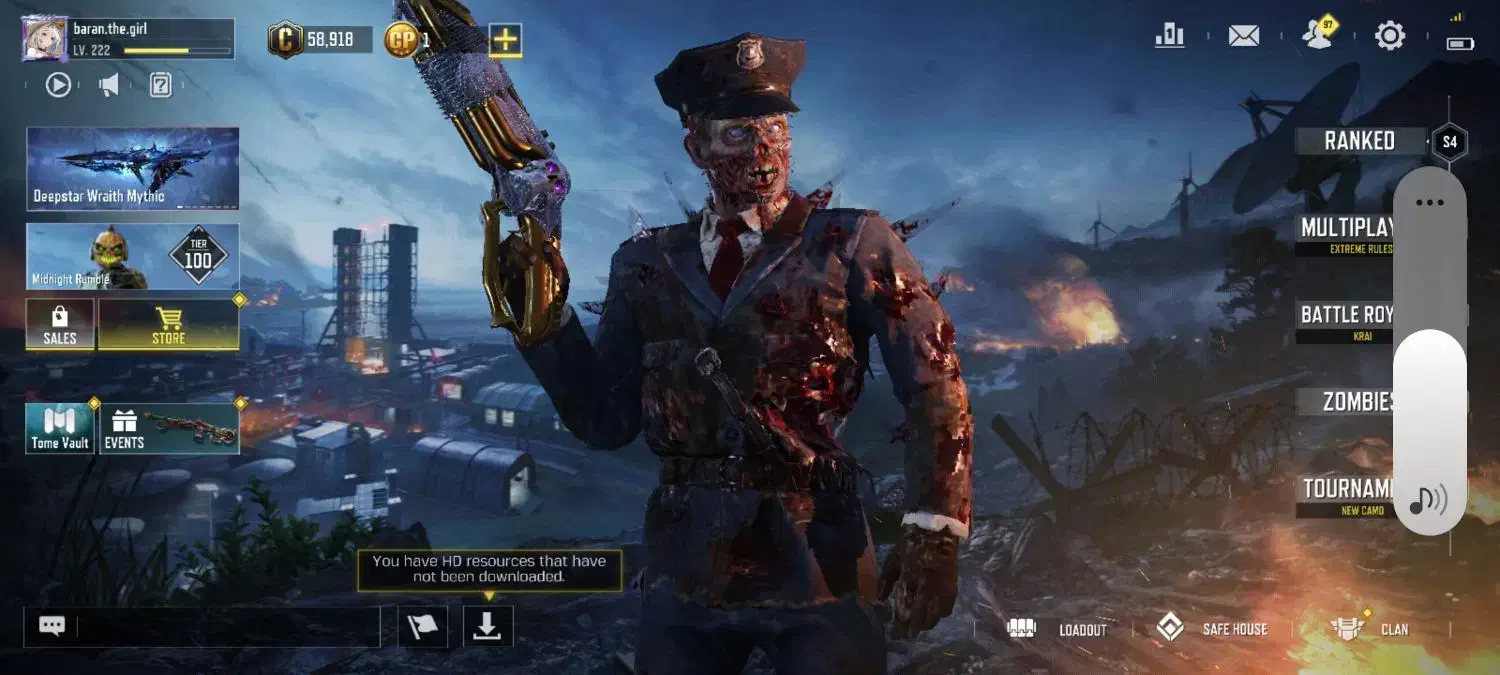This screenshot has height=675, width=1500.
Task: Go to the Store
Action: (168, 325)
